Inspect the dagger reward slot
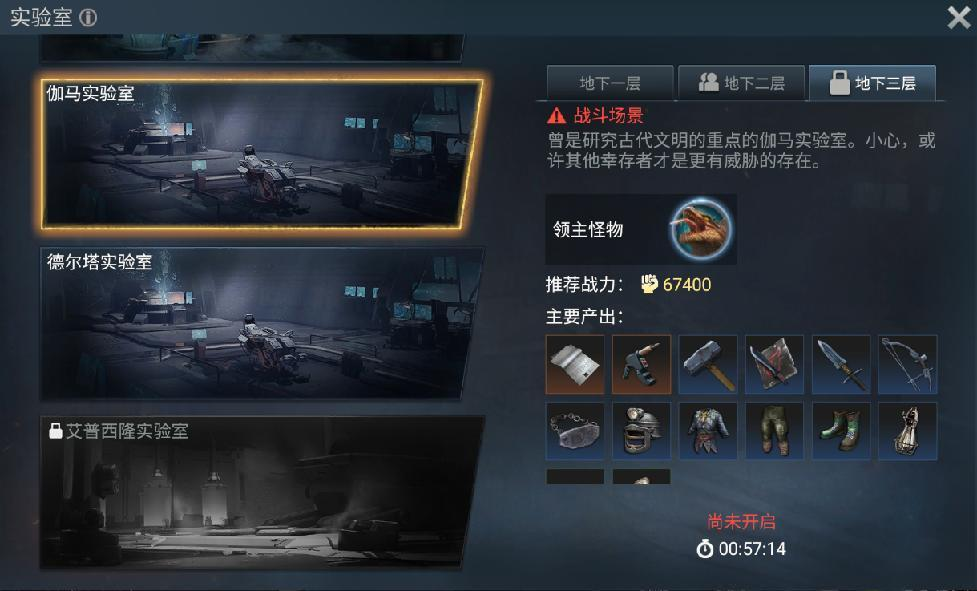Viewport: 977px width, 591px height. coord(841,364)
